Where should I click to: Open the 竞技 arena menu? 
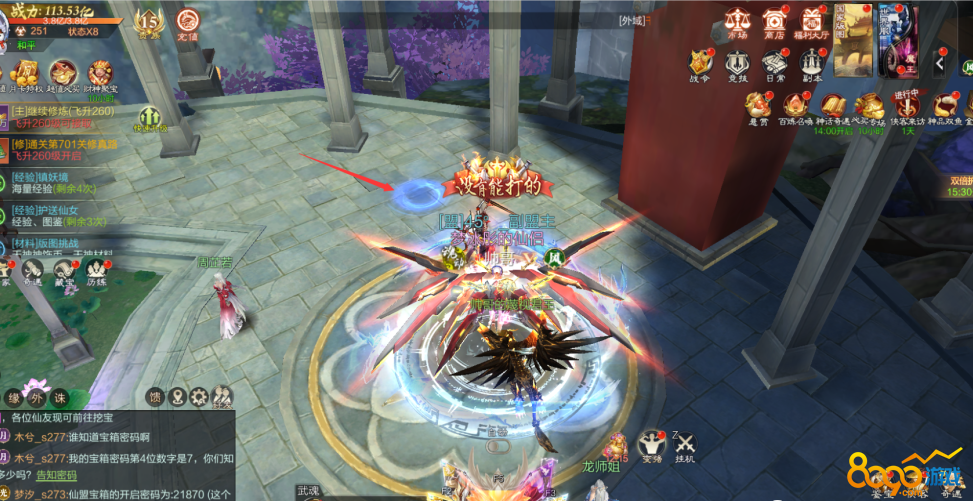click(x=737, y=63)
